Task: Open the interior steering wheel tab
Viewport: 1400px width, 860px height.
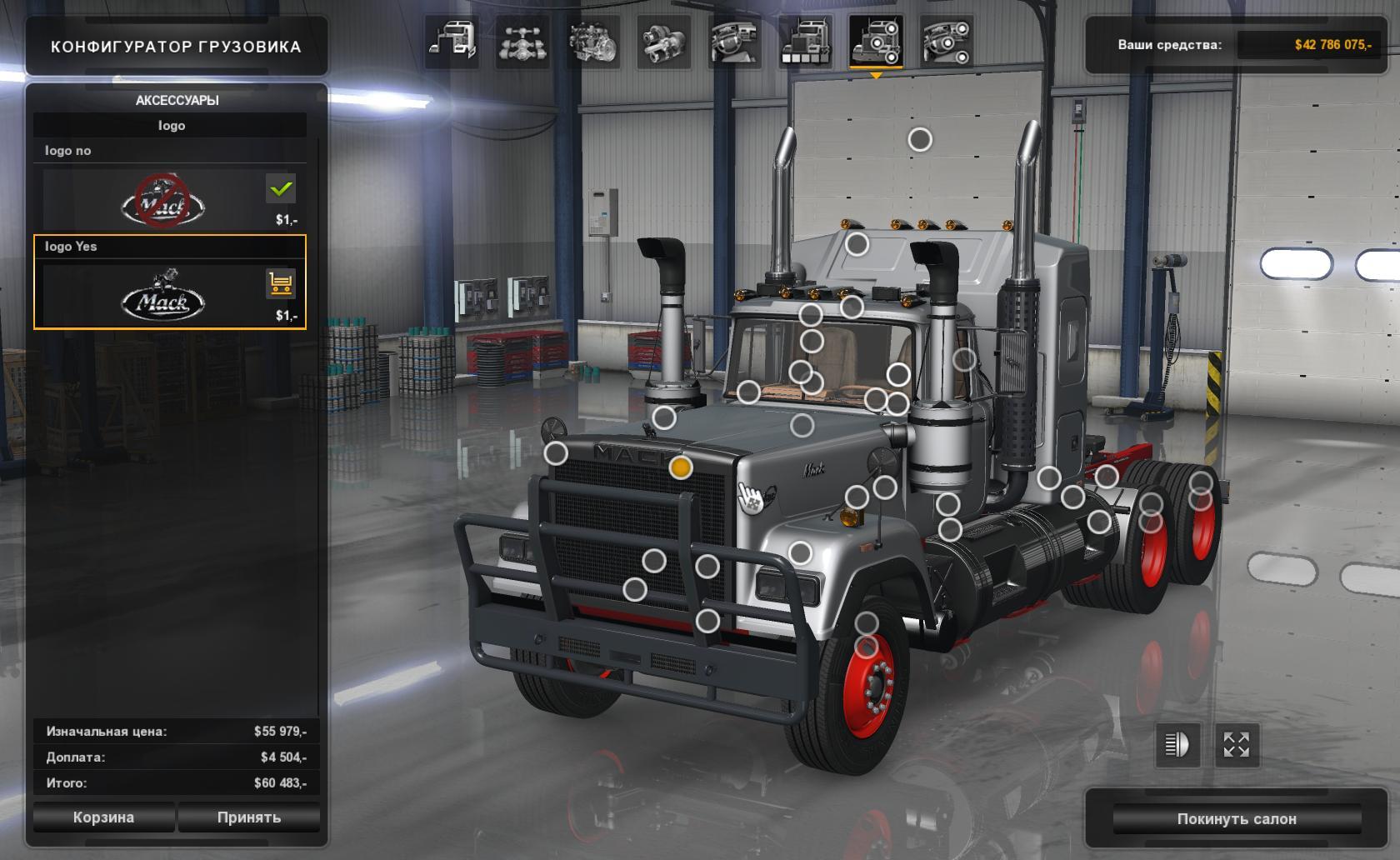Action: pyautogui.click(x=734, y=42)
